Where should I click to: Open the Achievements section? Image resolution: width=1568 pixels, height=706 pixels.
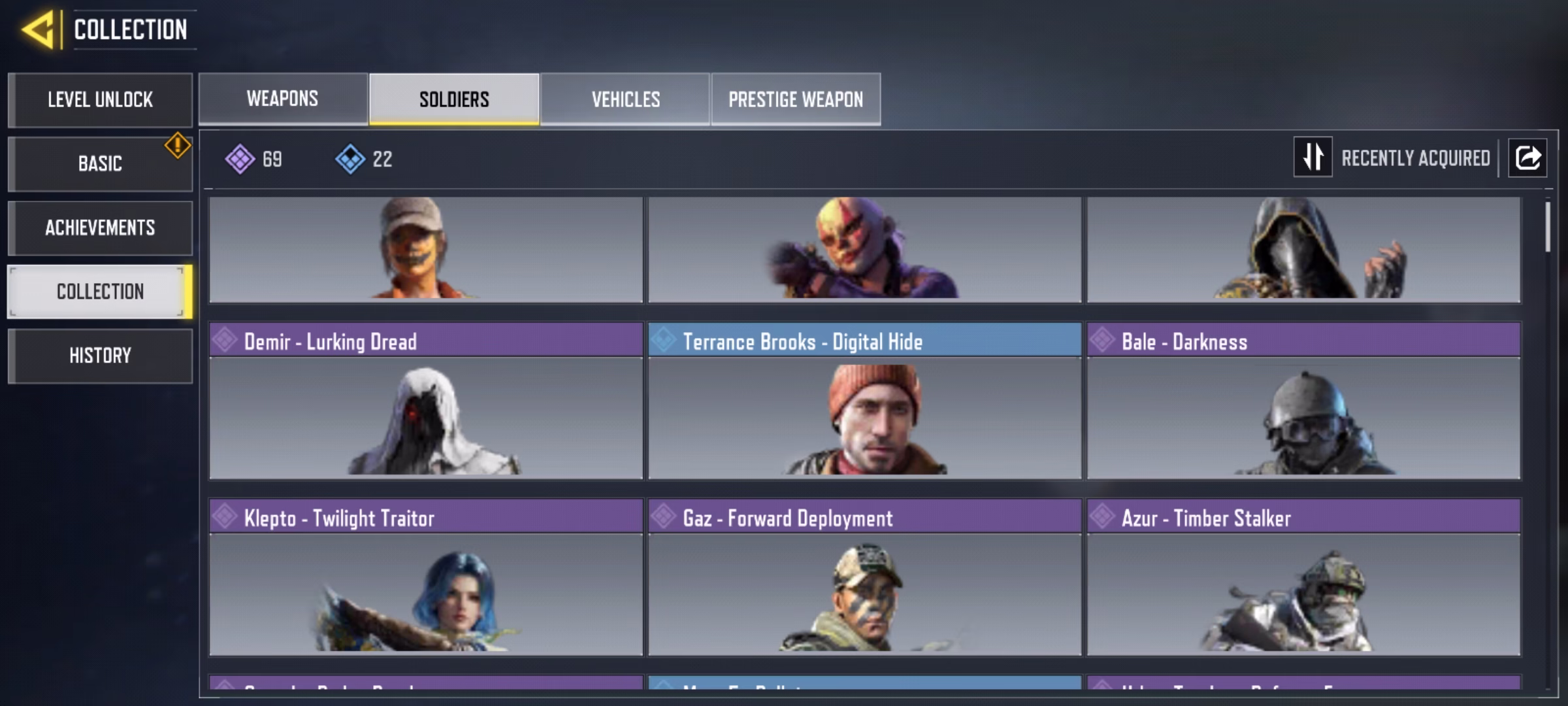(x=100, y=227)
